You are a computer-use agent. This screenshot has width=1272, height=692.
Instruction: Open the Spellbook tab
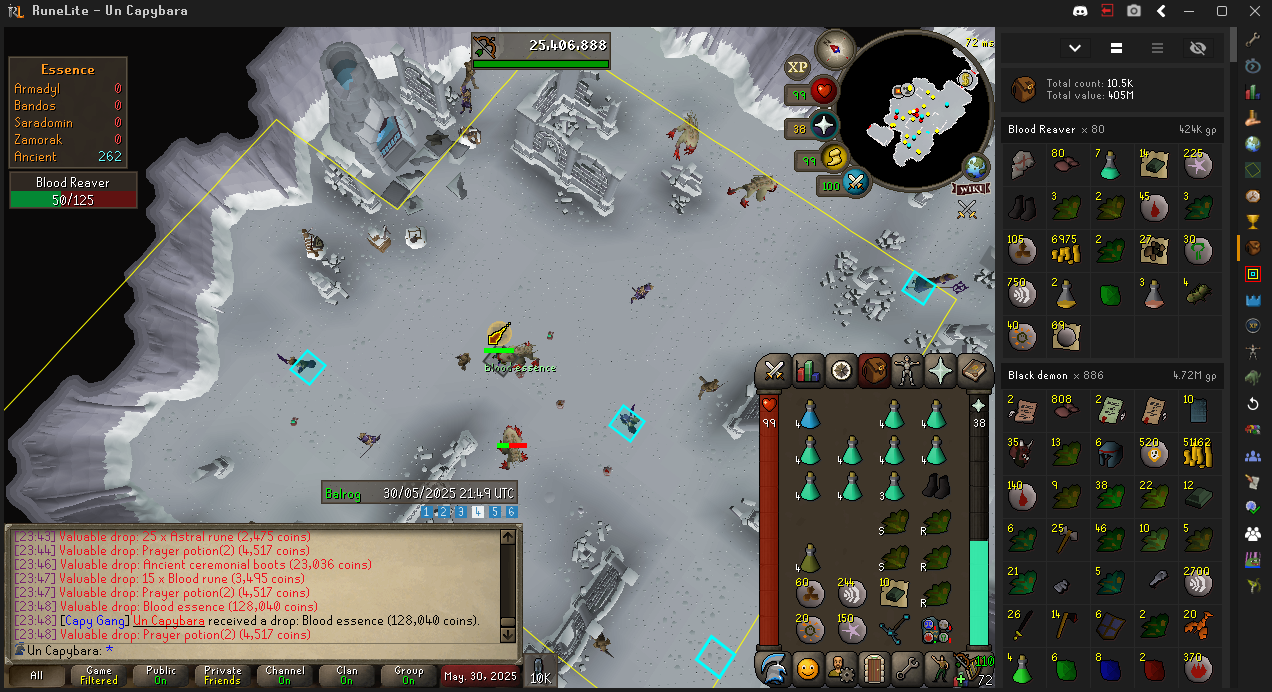(x=974, y=371)
